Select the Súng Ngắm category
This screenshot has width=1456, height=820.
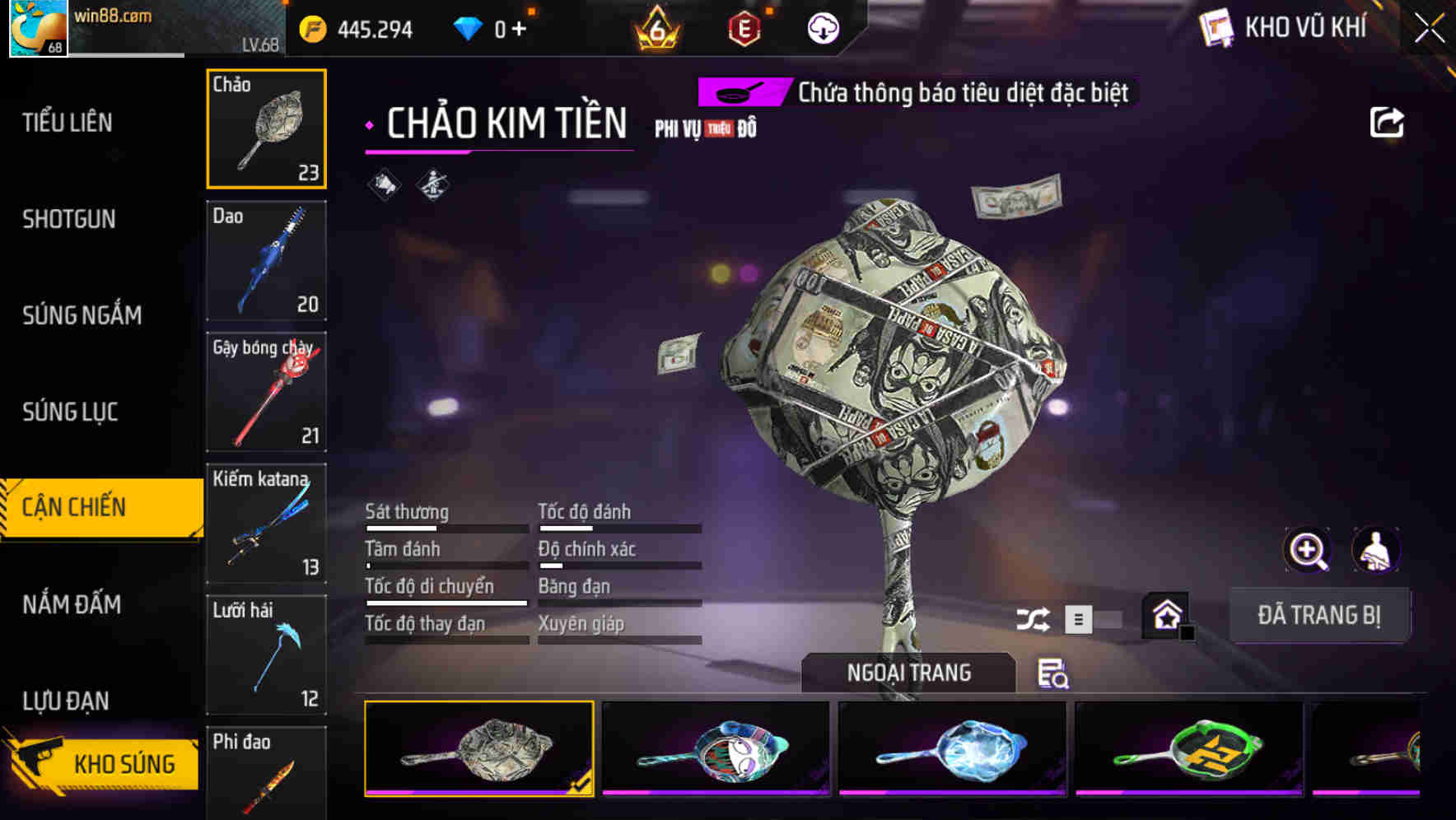click(82, 315)
